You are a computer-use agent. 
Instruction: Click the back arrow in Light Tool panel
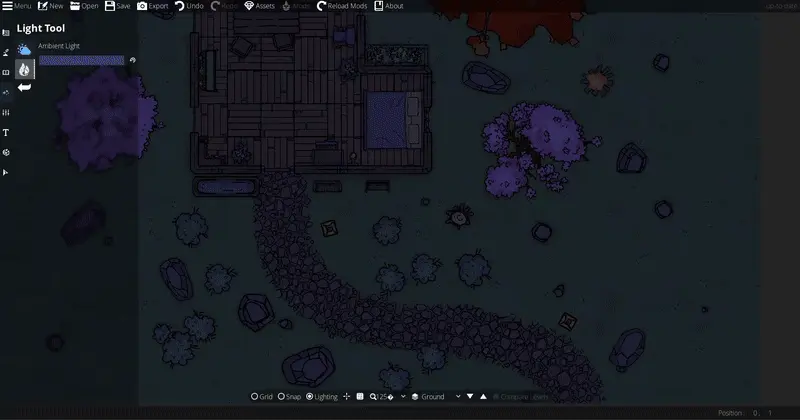coord(24,88)
